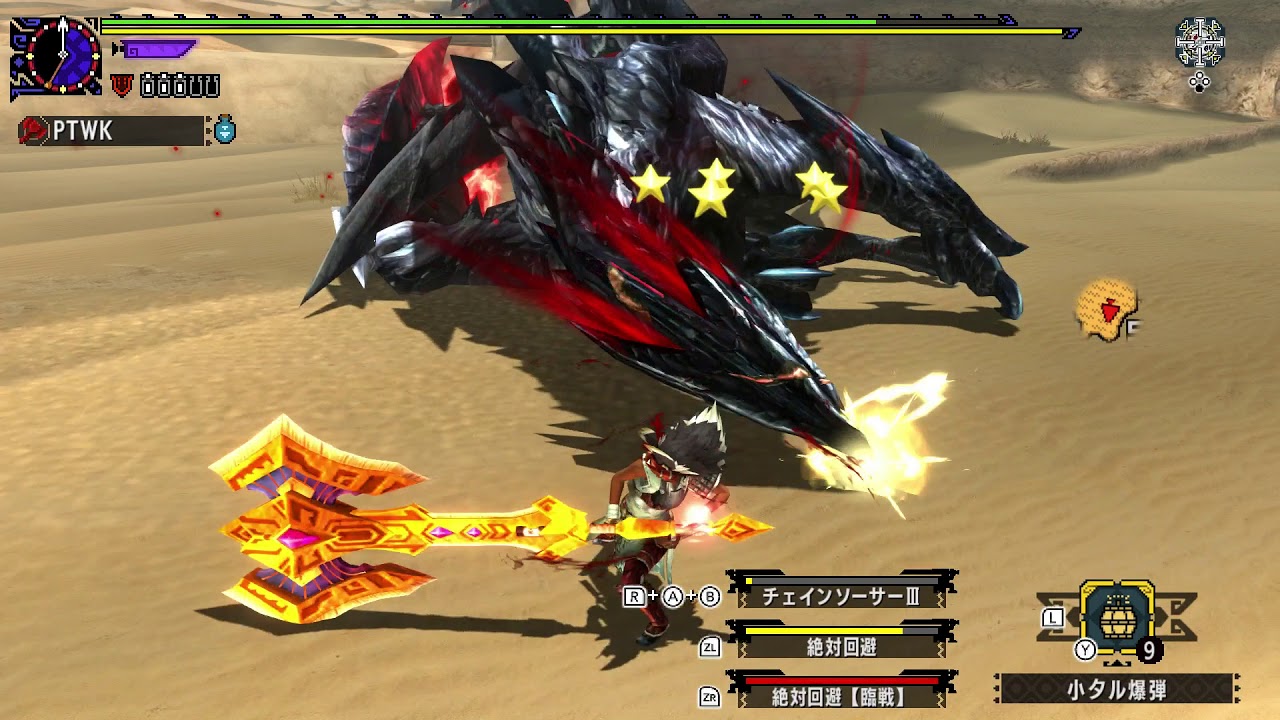1280x720 pixels.
Task: Expand the arrows beside the PTWK nameplate
Action: pos(209,130)
